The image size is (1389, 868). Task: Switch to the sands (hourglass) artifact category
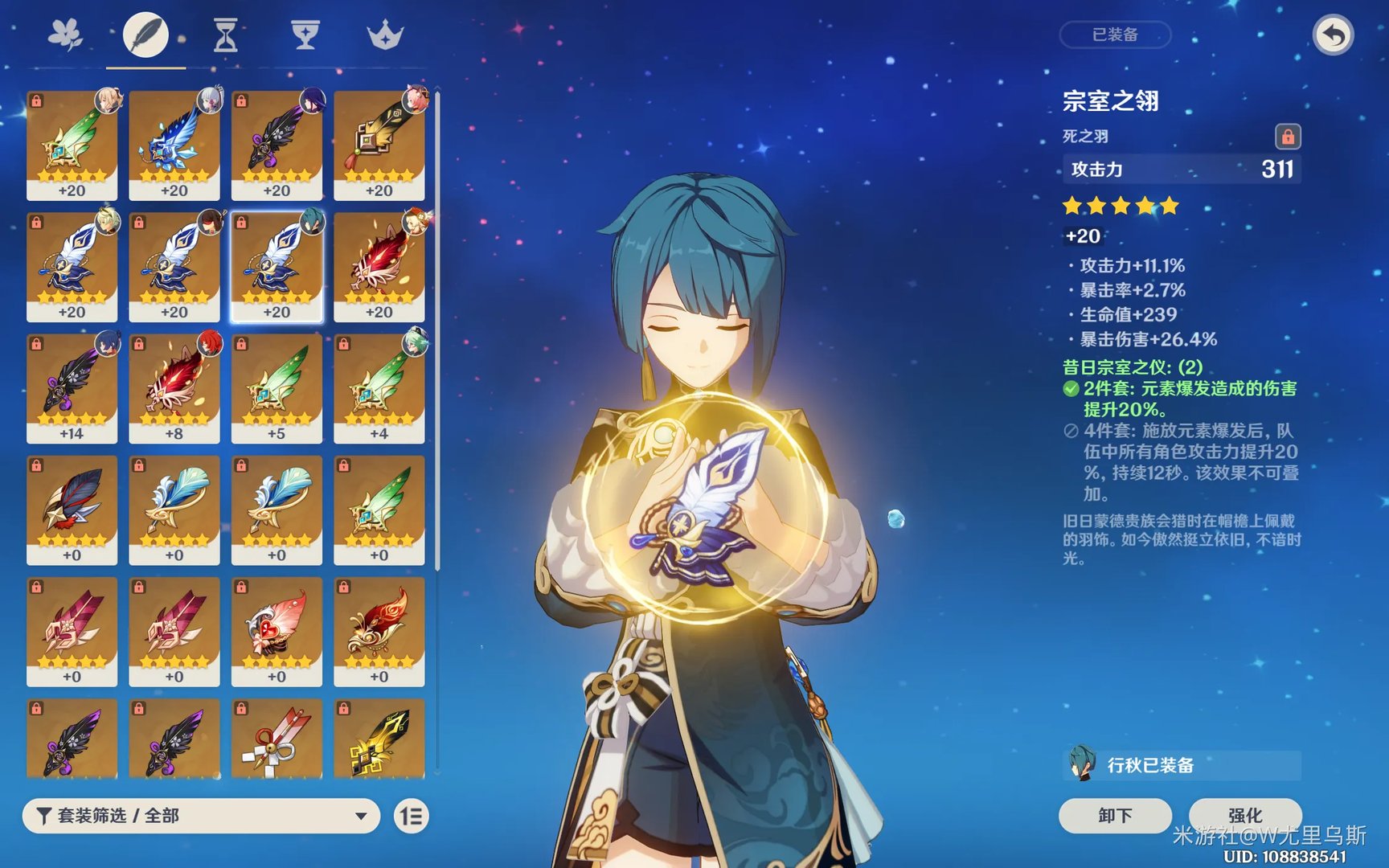click(x=225, y=35)
